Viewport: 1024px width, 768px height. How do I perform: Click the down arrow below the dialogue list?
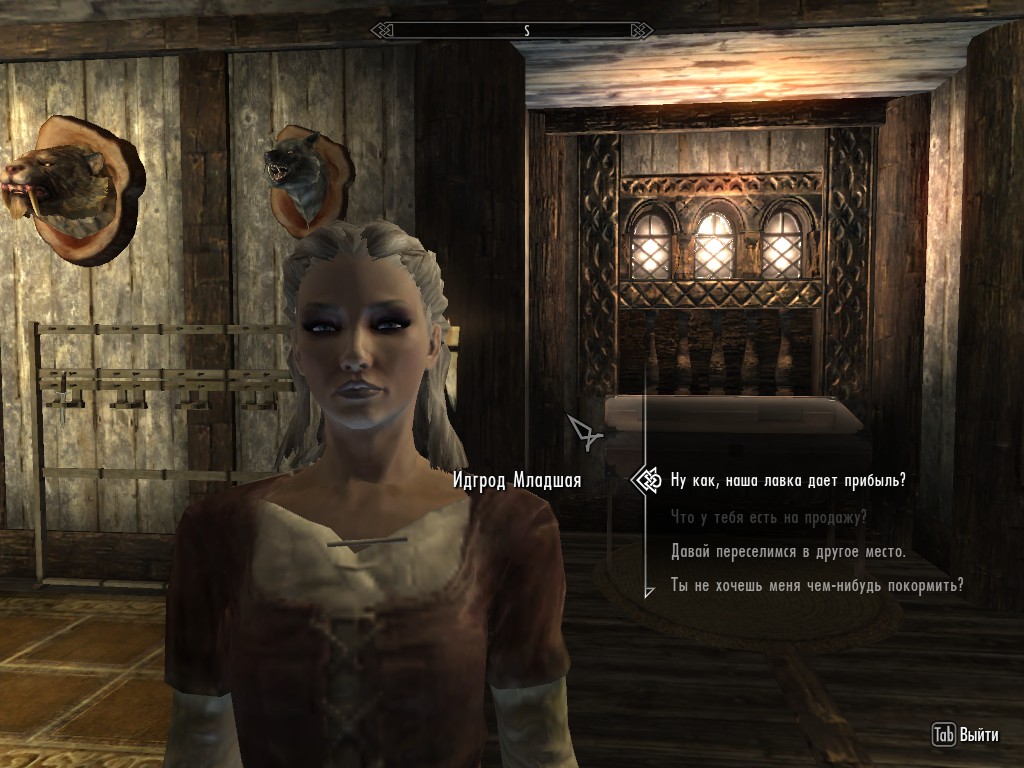(649, 592)
